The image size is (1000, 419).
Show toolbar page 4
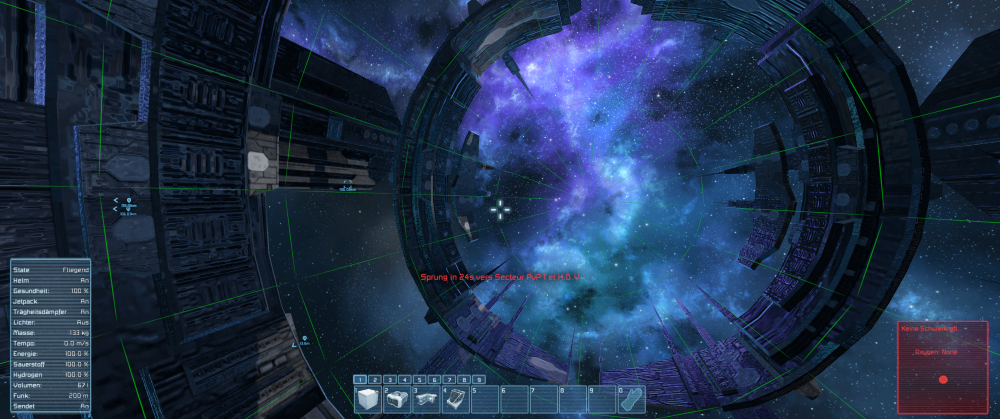(x=406, y=380)
